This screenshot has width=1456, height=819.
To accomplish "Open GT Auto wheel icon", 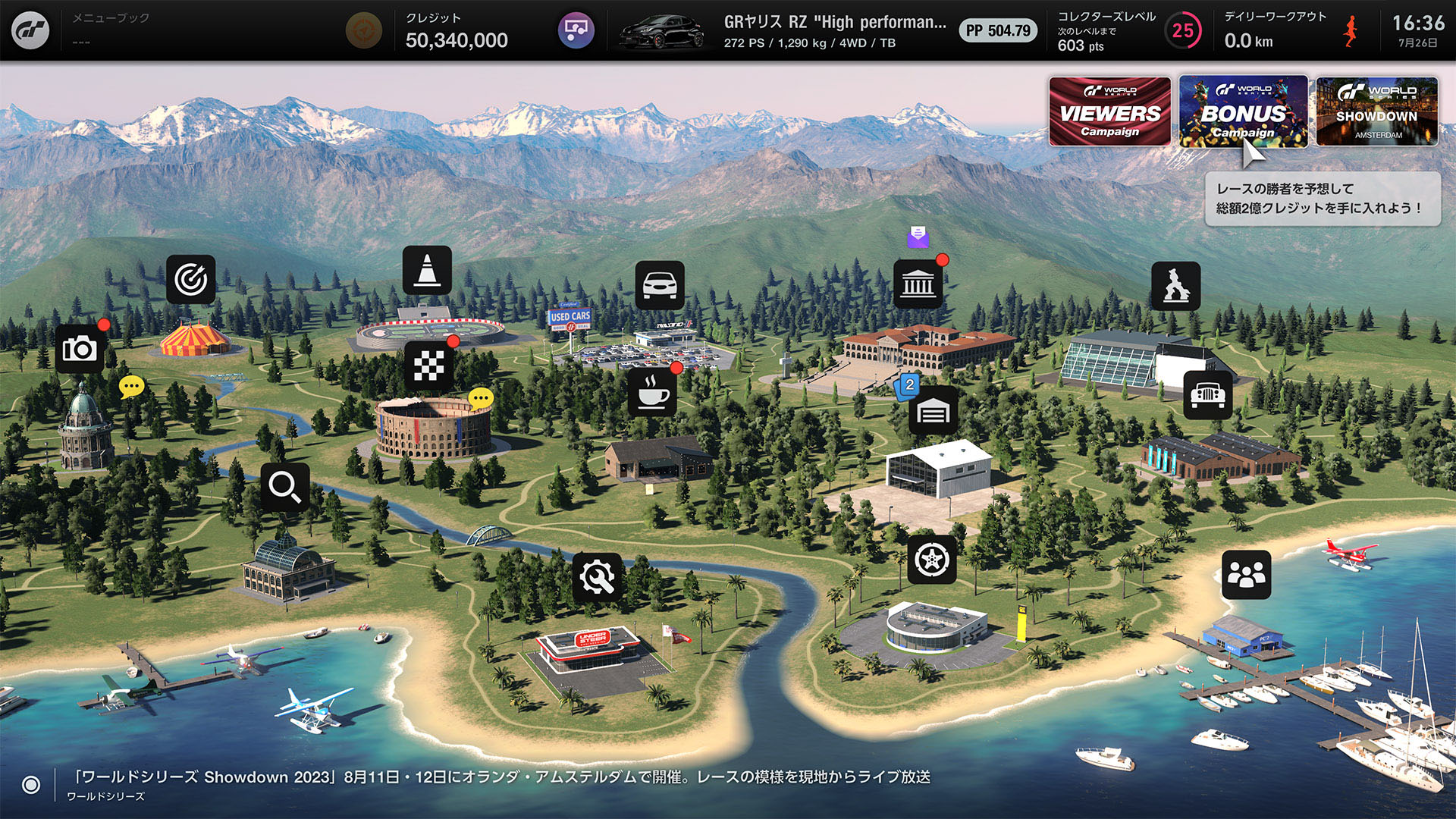I will click(932, 560).
